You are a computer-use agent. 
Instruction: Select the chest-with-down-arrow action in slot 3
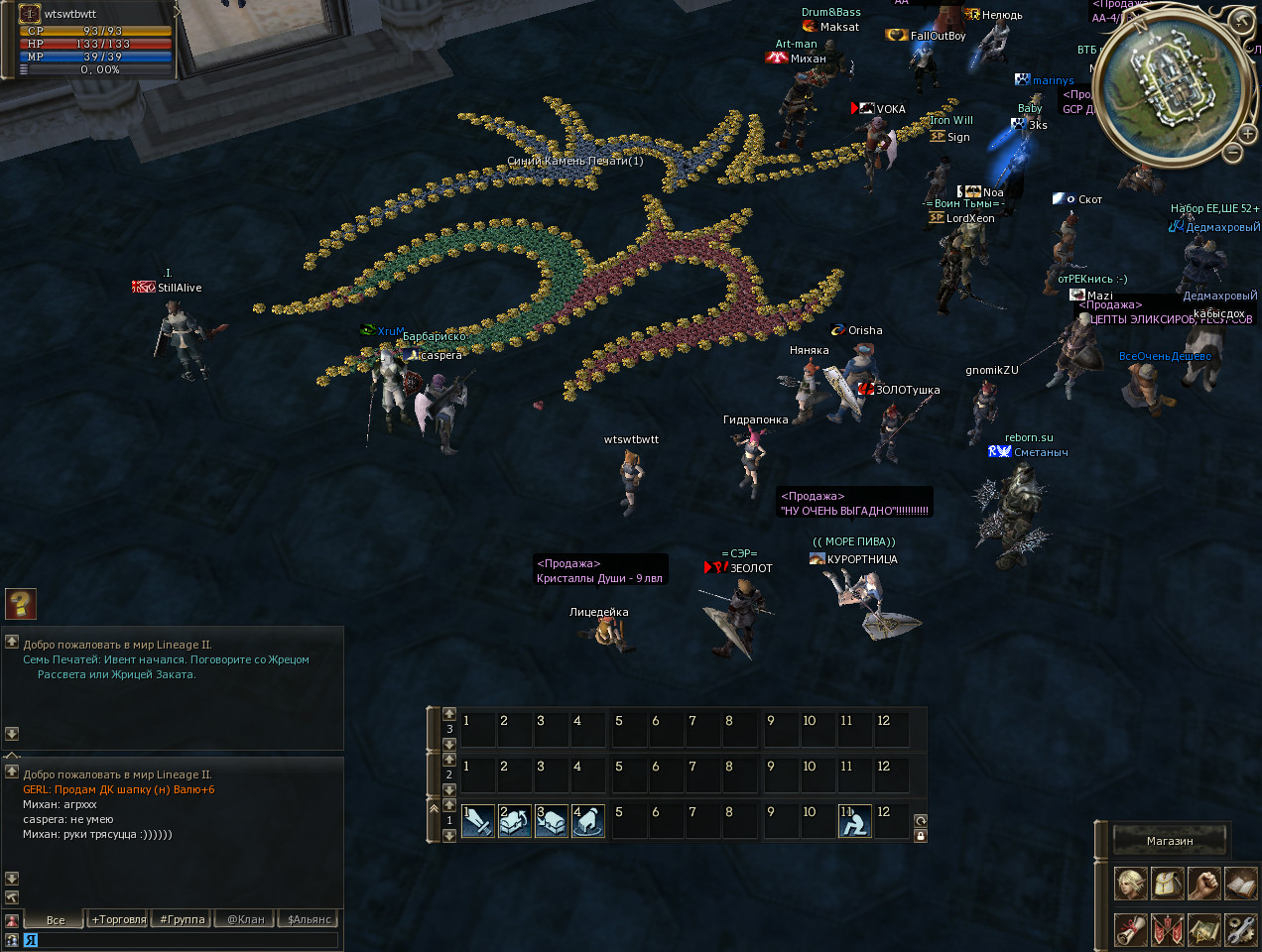click(x=552, y=821)
